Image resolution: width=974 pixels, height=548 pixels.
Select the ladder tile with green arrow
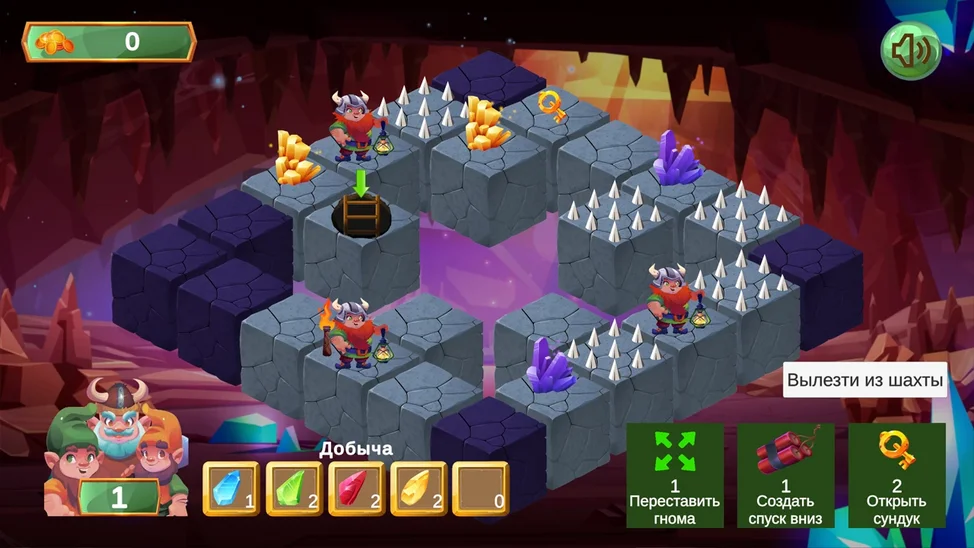click(361, 214)
